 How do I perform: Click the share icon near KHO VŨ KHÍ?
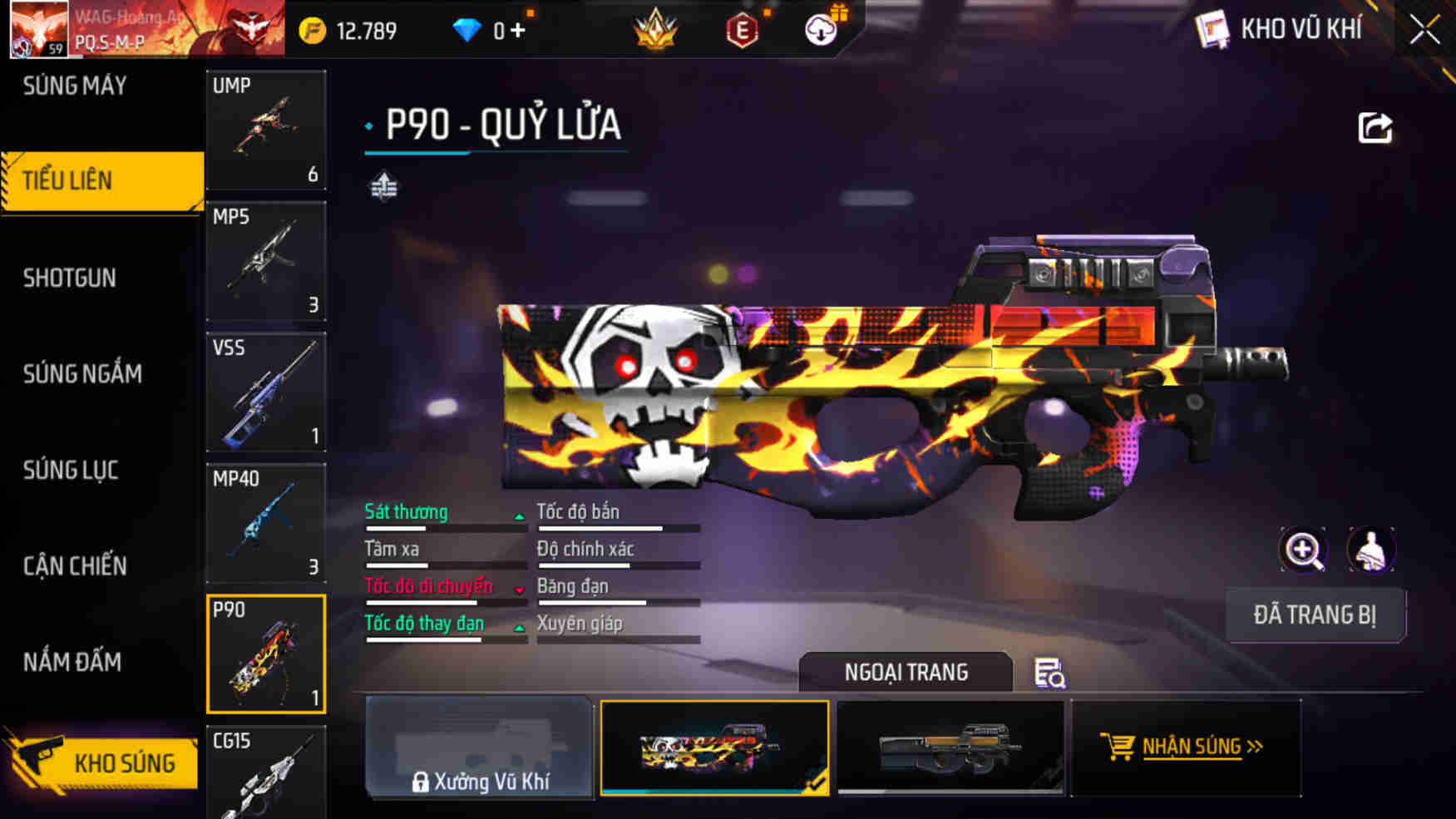[1377, 126]
